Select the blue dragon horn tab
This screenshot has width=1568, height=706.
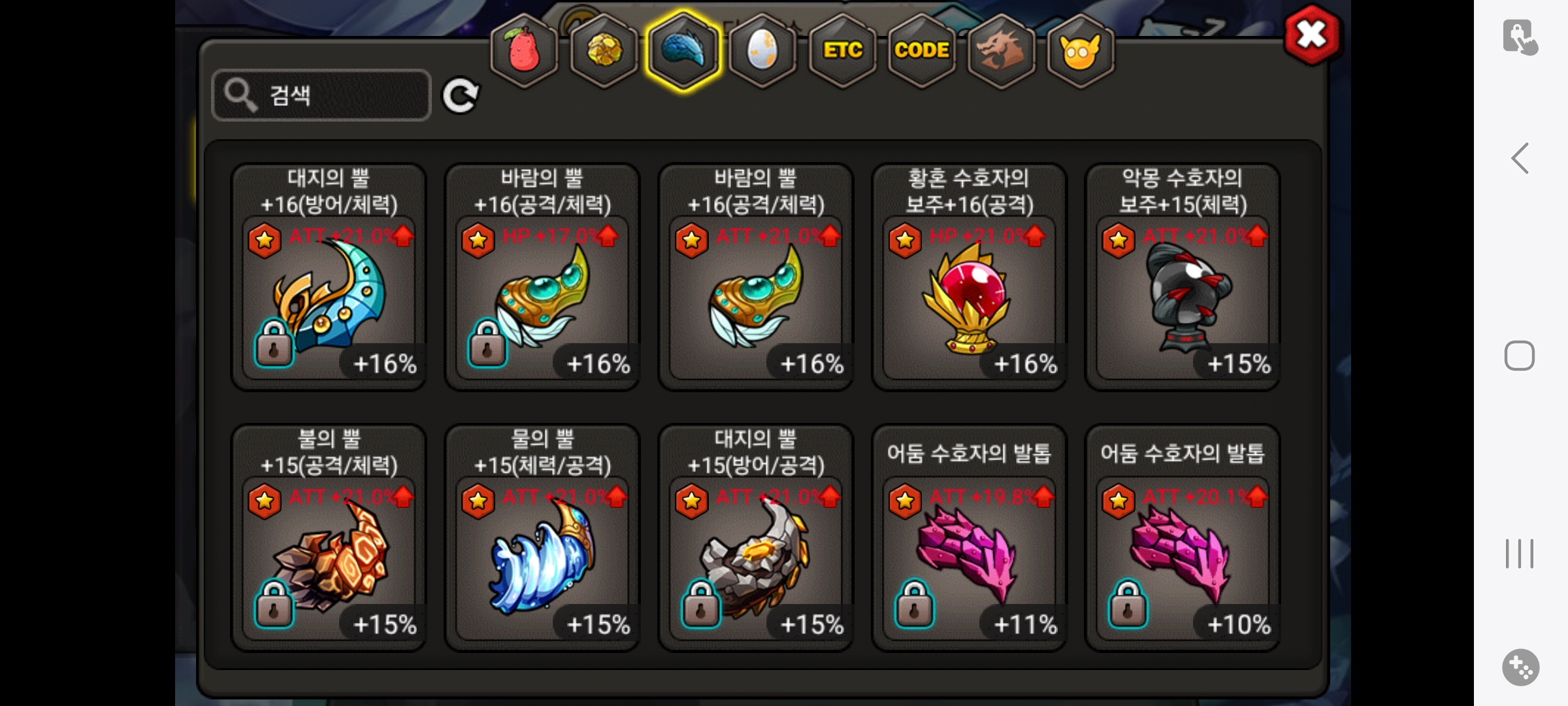683,50
